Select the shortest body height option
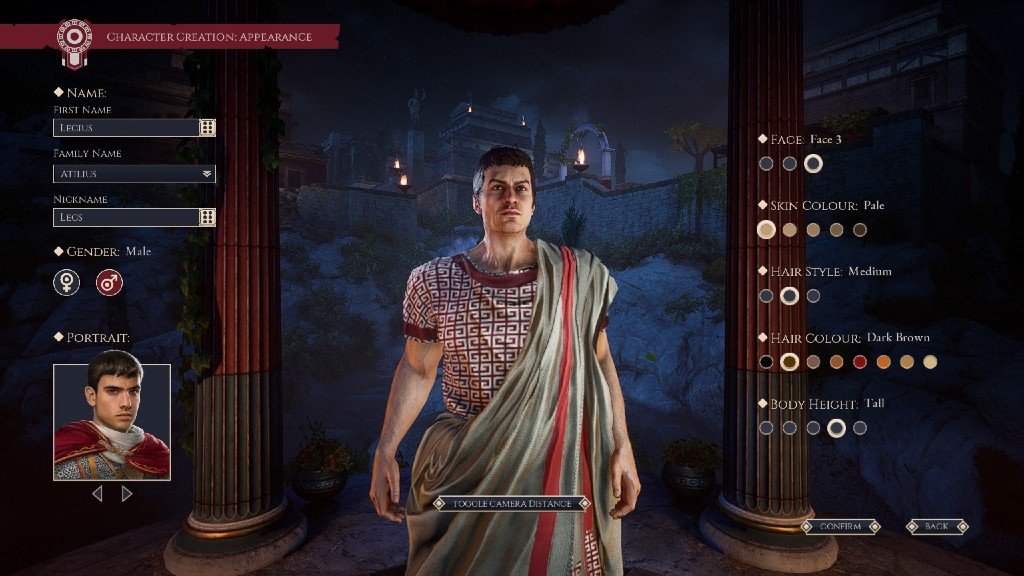Screen dimensions: 1024x576 click(x=766, y=428)
